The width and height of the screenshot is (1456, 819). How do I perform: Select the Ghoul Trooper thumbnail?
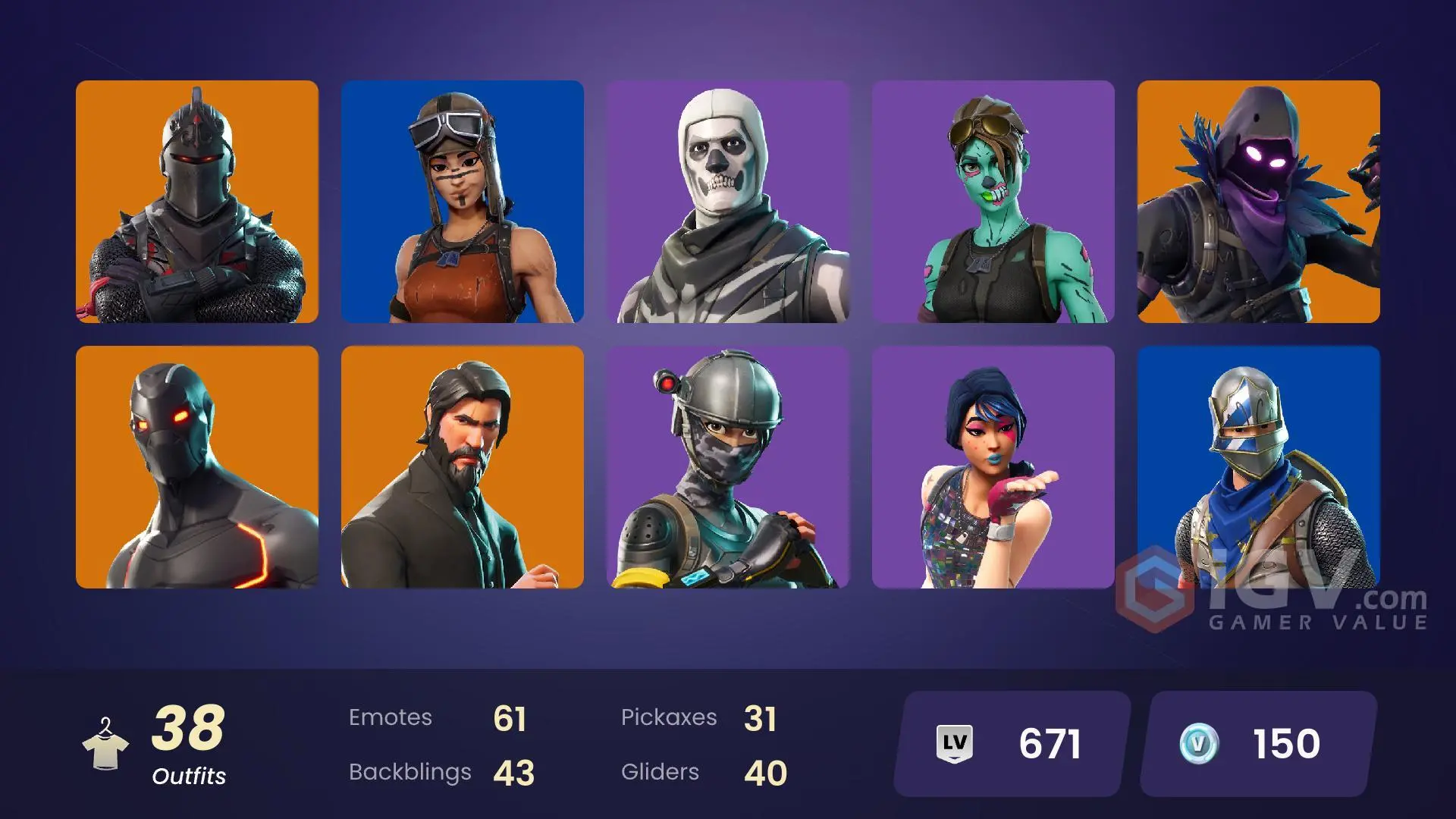pos(995,201)
